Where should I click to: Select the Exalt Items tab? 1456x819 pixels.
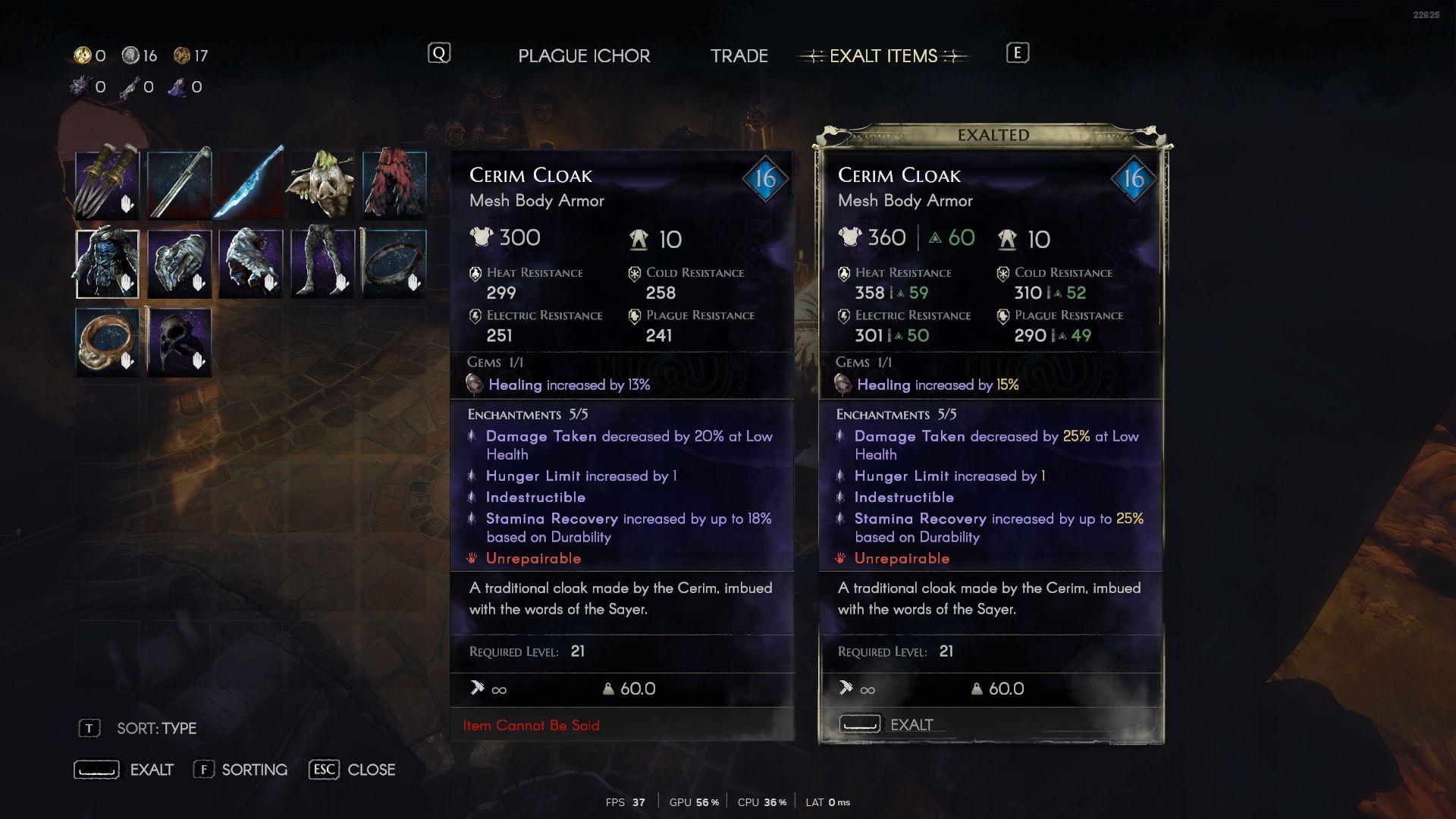(883, 55)
